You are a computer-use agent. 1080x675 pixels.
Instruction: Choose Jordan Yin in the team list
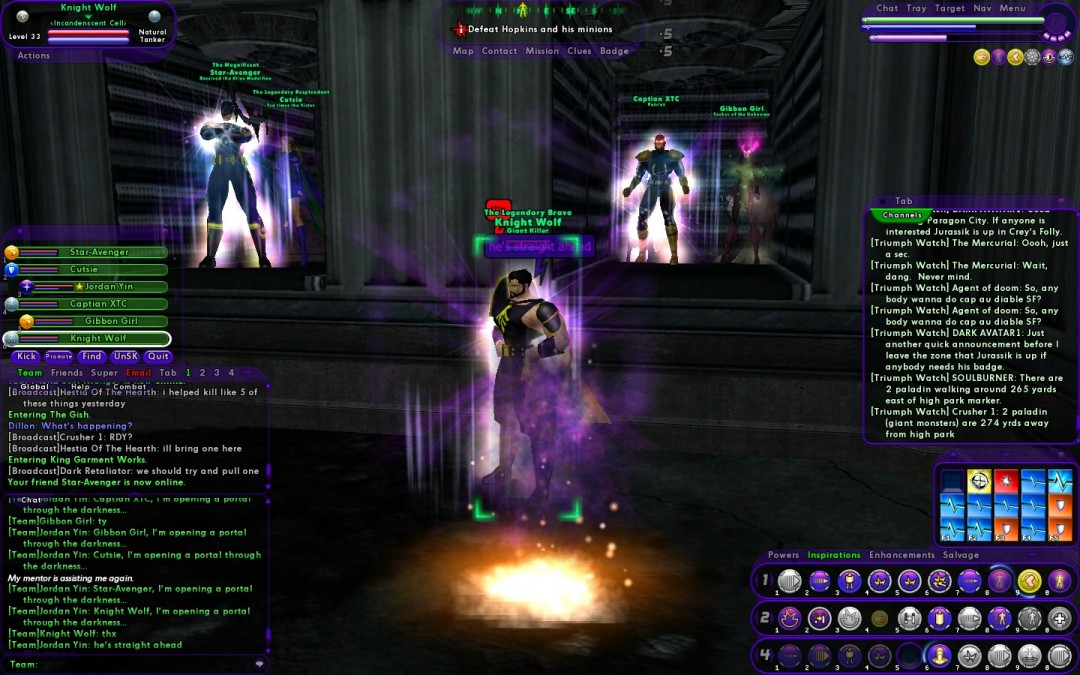(107, 287)
